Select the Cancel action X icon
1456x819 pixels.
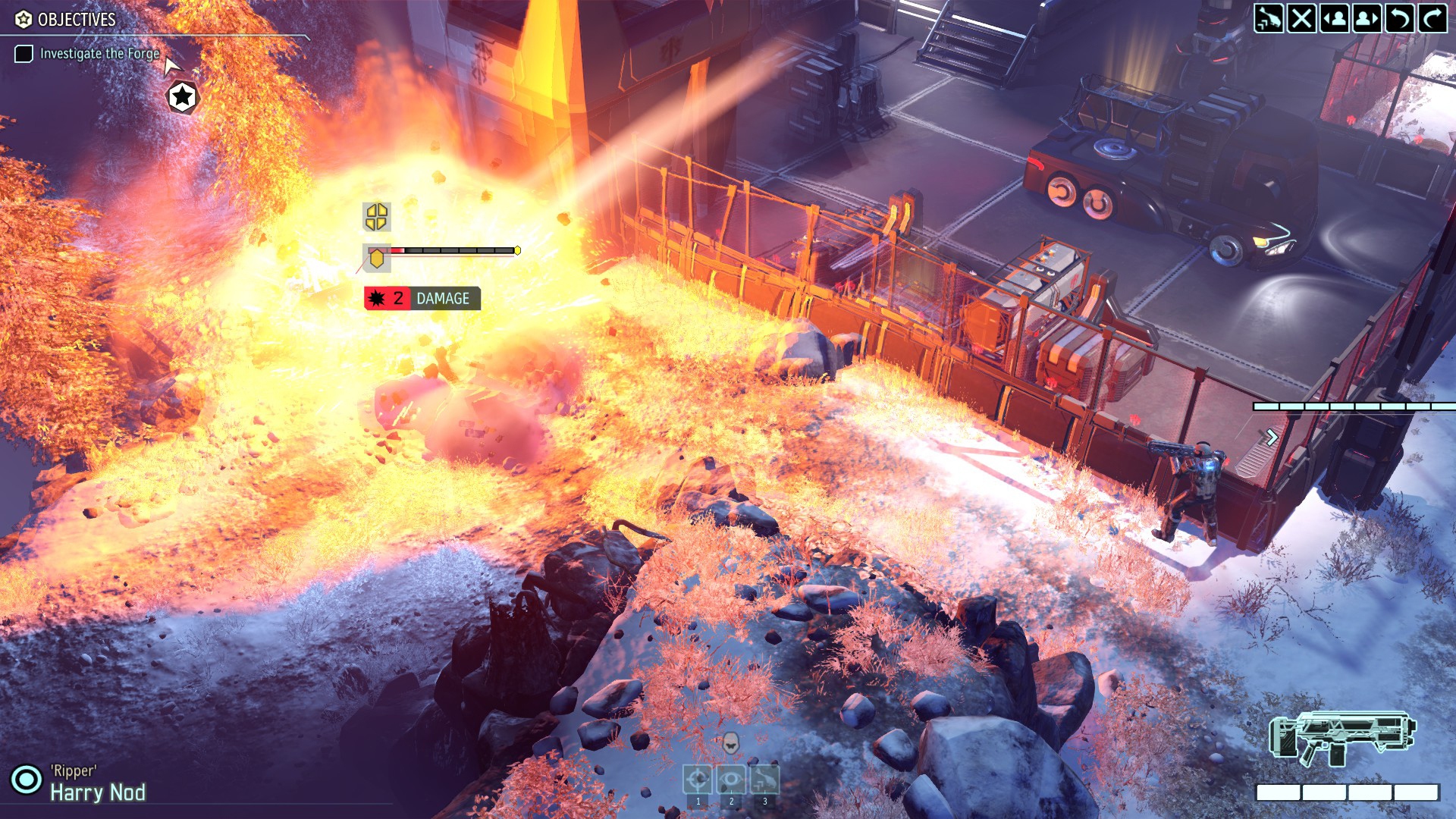1303,17
